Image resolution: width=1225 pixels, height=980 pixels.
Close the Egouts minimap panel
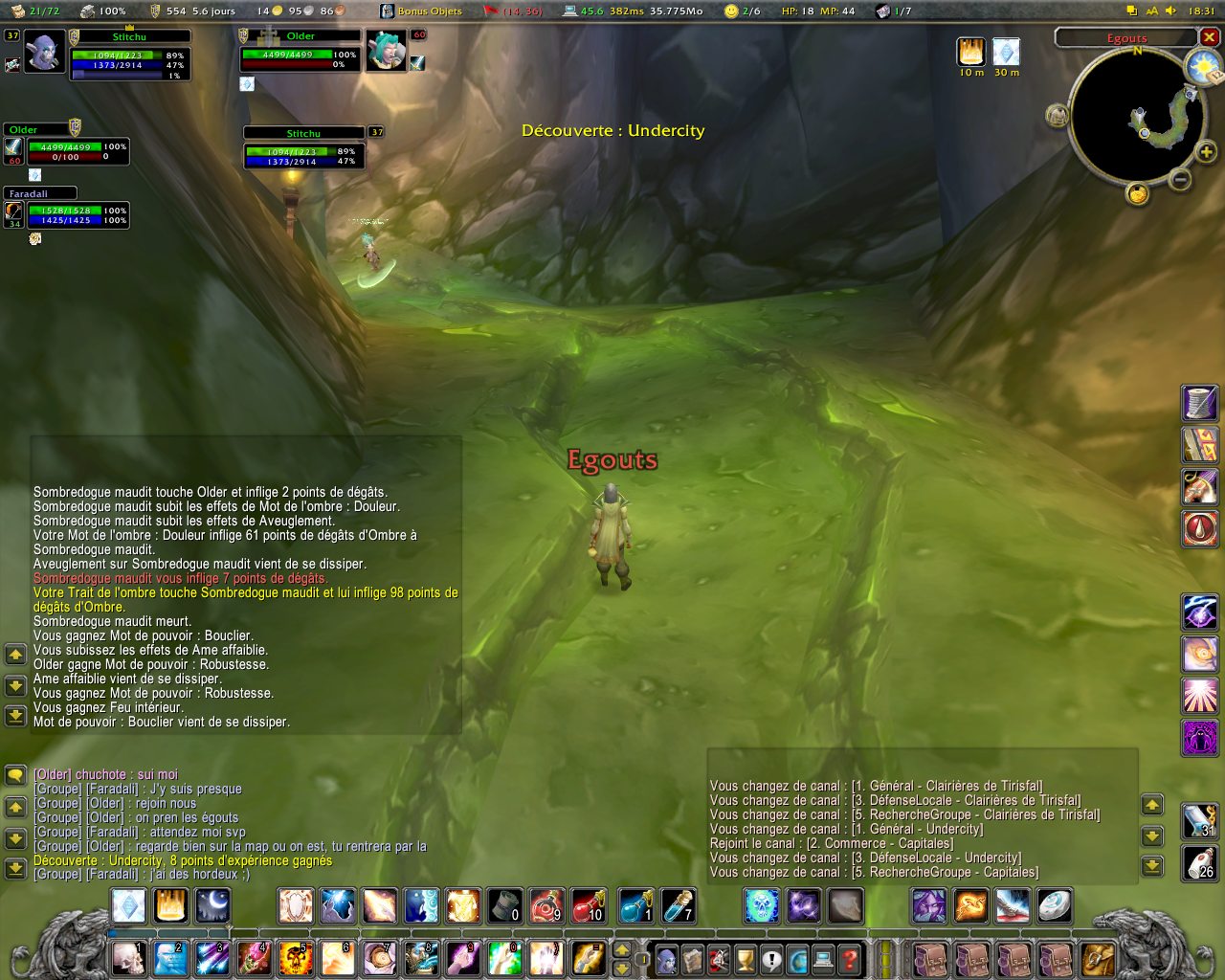[1210, 37]
